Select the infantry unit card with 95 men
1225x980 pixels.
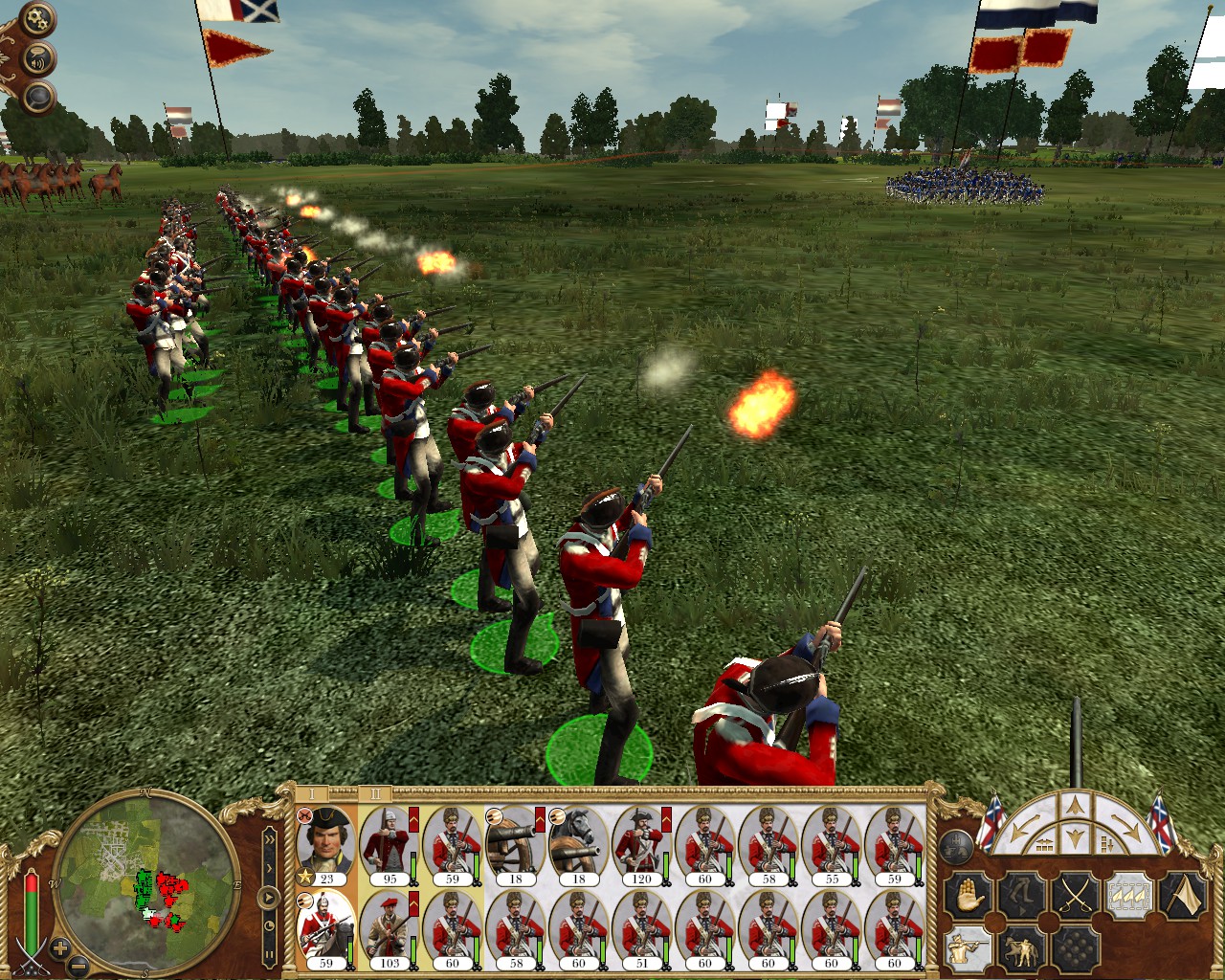point(389,844)
